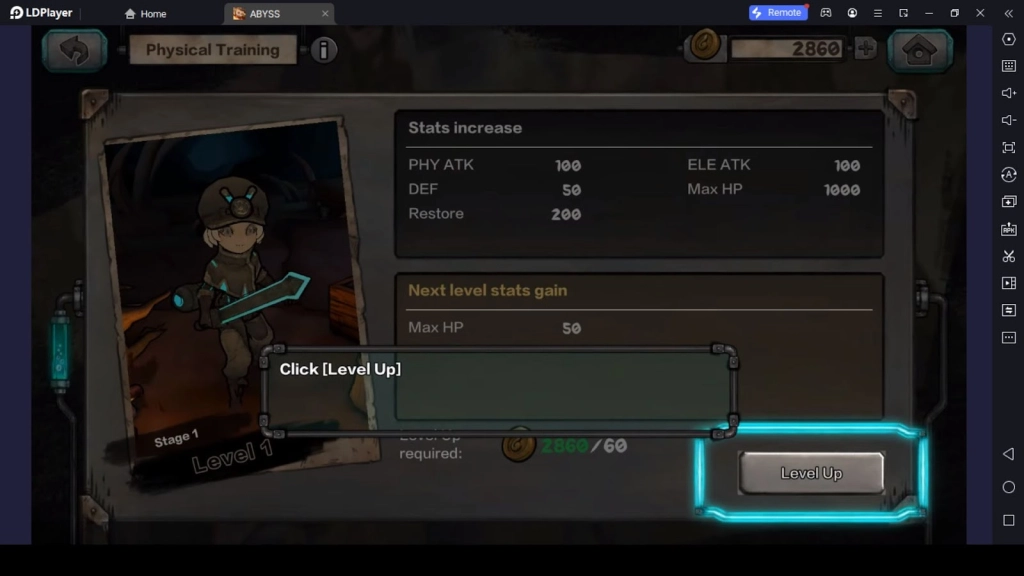Image resolution: width=1024 pixels, height=576 pixels.
Task: Close the ABYSS emulator tab
Action: [x=325, y=14]
